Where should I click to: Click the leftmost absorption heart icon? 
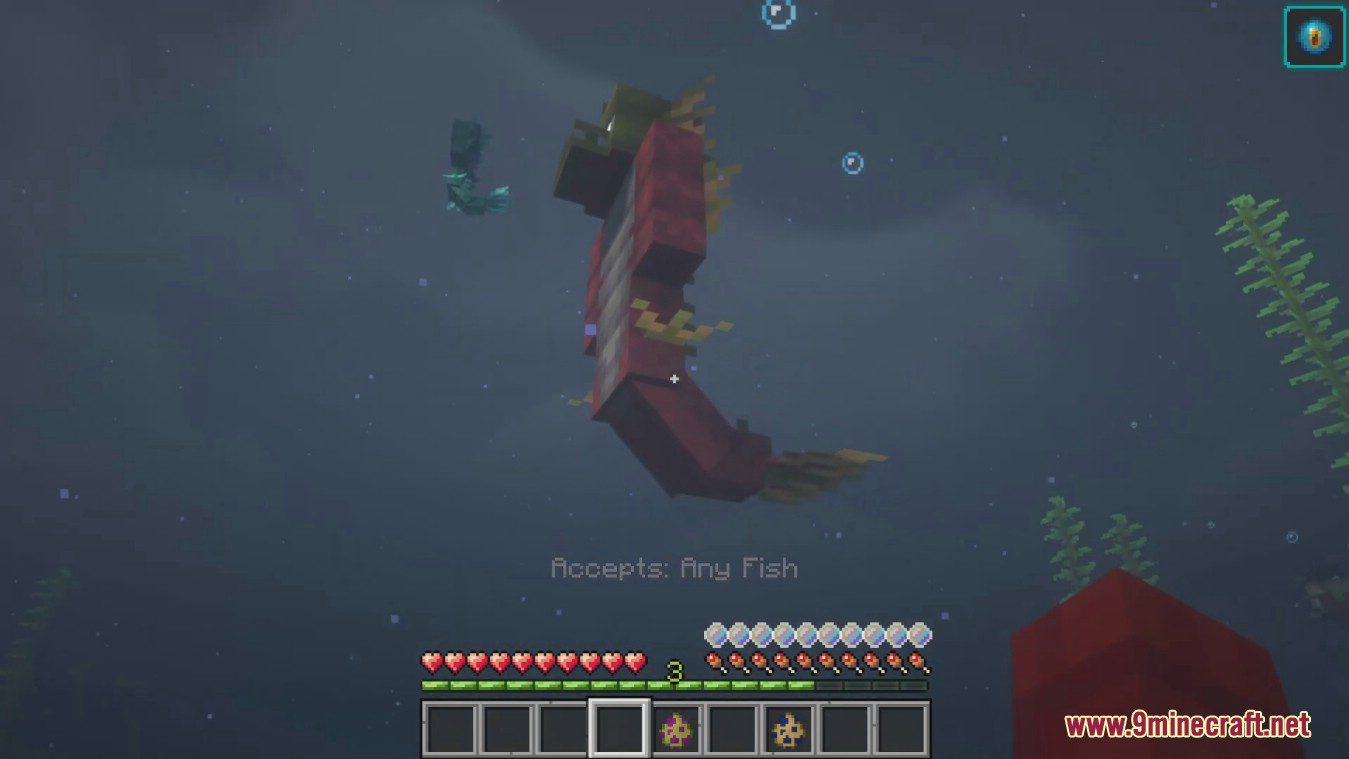[x=715, y=634]
